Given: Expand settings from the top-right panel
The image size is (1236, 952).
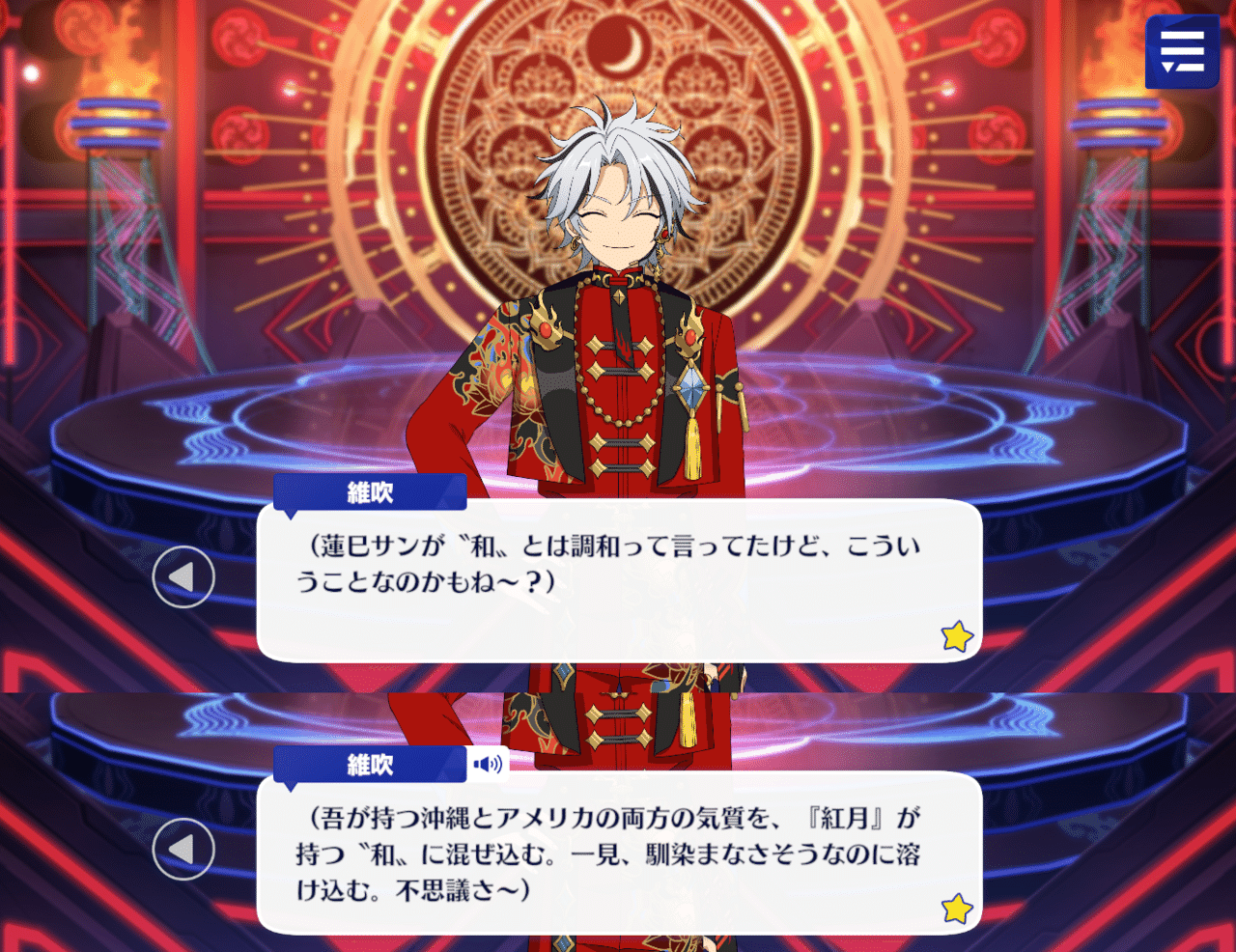Looking at the screenshot, I should (1181, 53).
